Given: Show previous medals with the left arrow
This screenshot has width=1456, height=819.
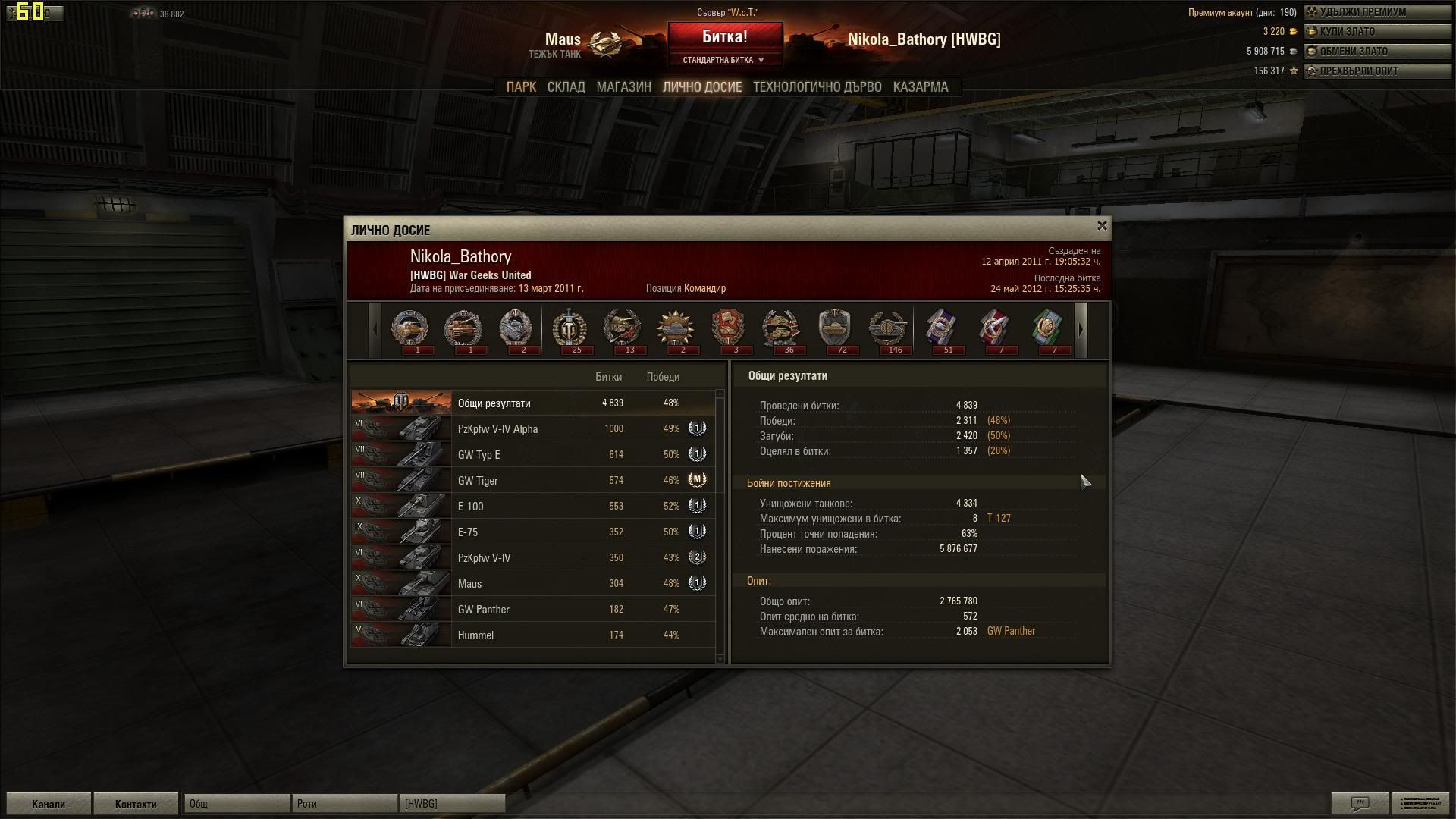Looking at the screenshot, I should [x=375, y=330].
